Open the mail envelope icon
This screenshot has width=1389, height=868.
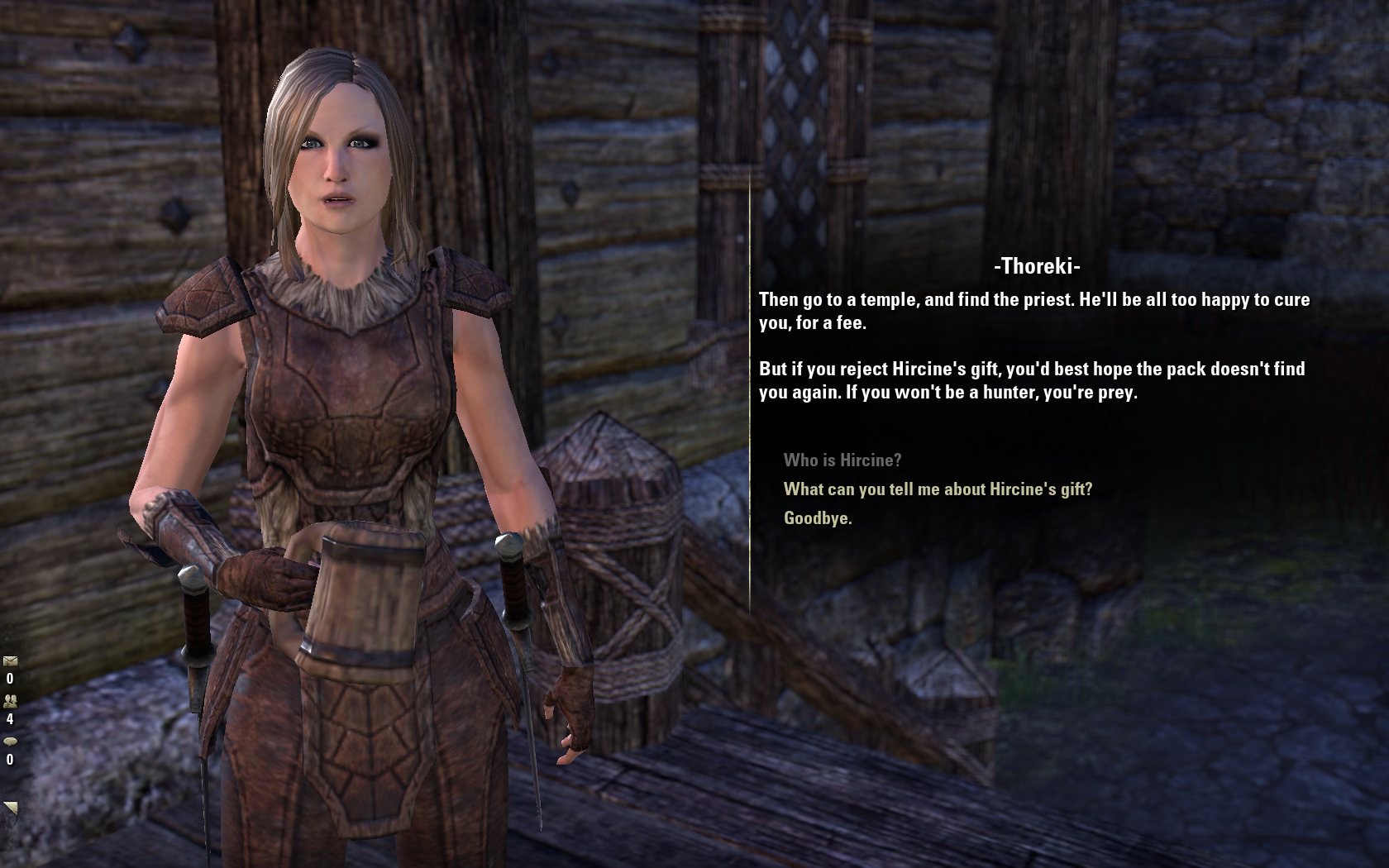[x=10, y=661]
